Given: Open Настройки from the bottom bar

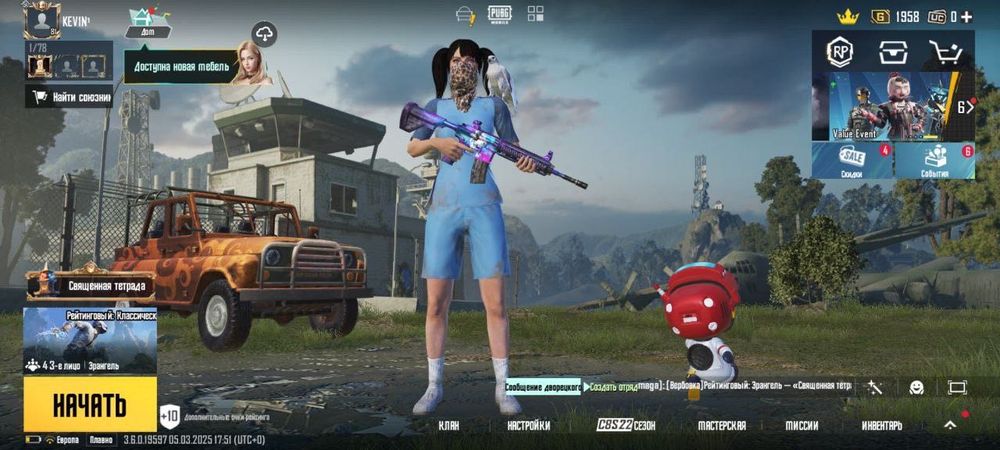Looking at the screenshot, I should coord(528,425).
